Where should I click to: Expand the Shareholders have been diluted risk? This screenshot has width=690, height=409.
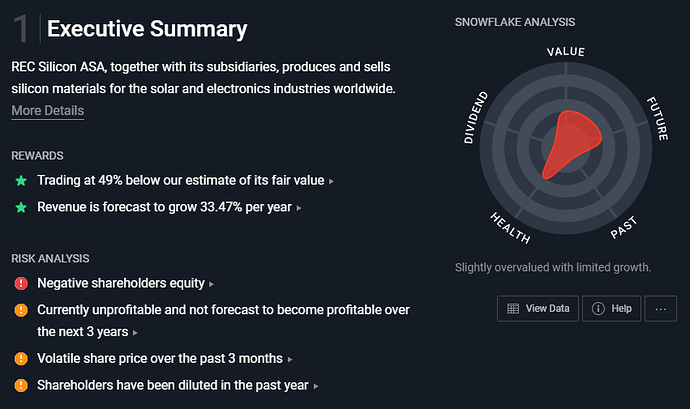click(178, 384)
